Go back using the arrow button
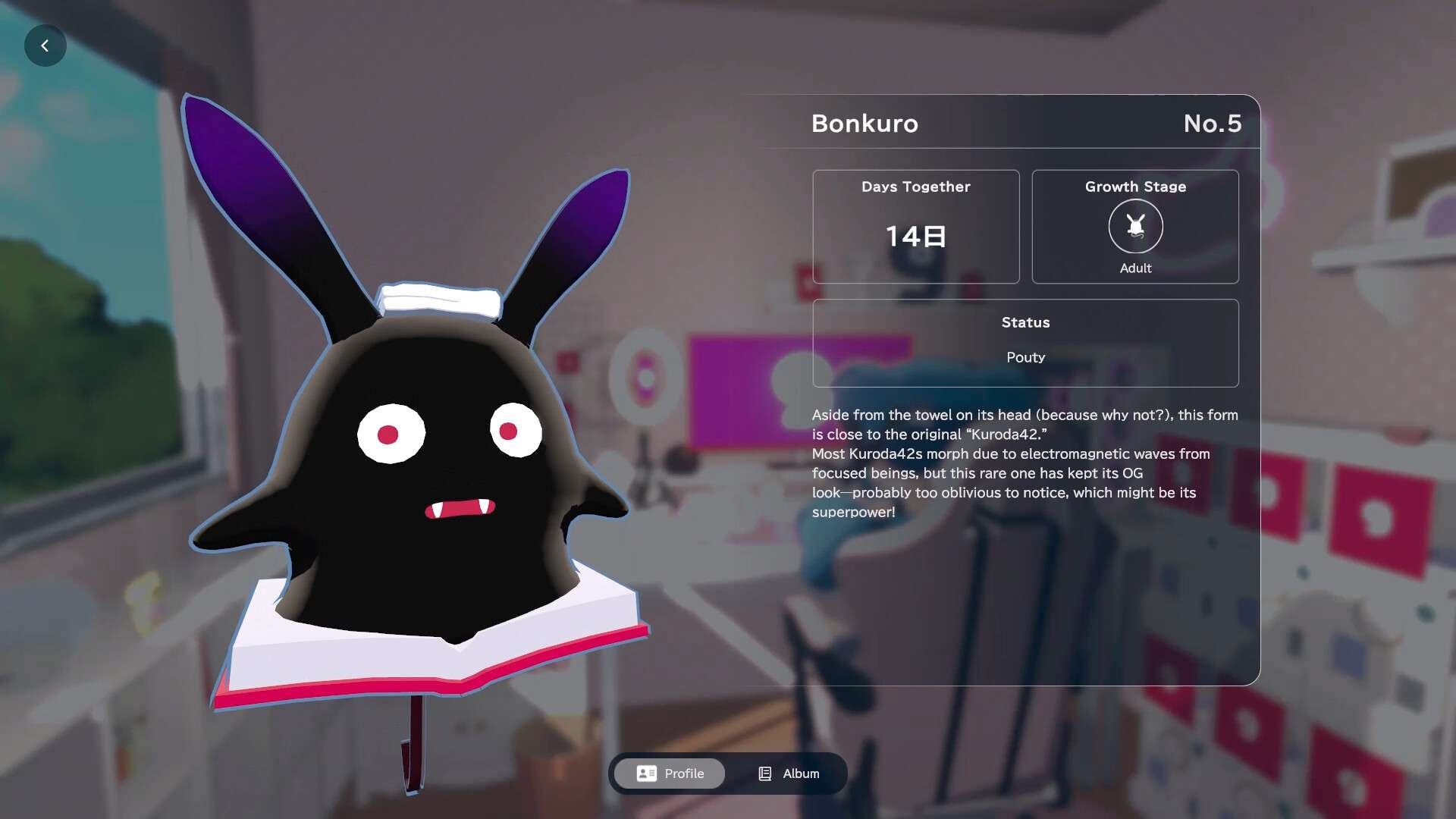 tap(45, 46)
